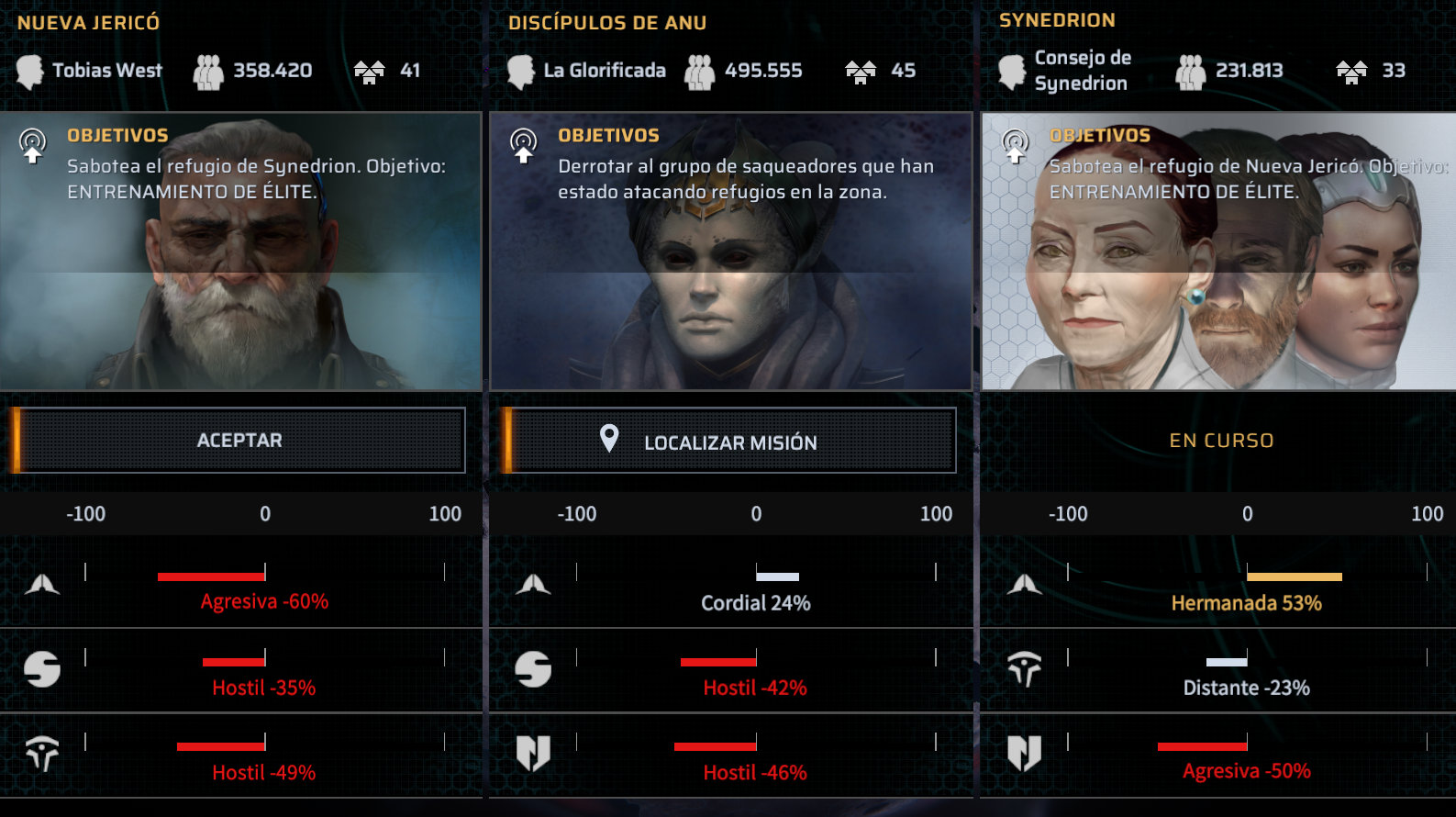Select Tobias West's objective panel
1456x817 pixels.
coord(240,251)
